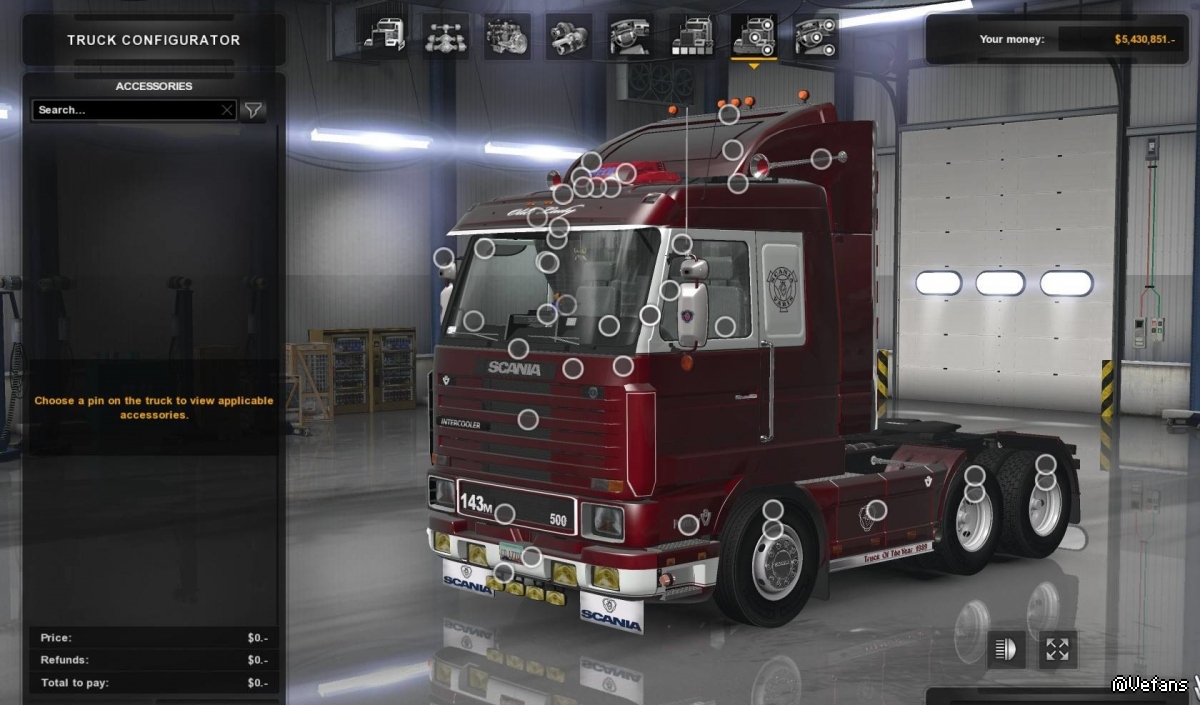
Task: Open the transmission gearbox tab
Action: coord(569,37)
